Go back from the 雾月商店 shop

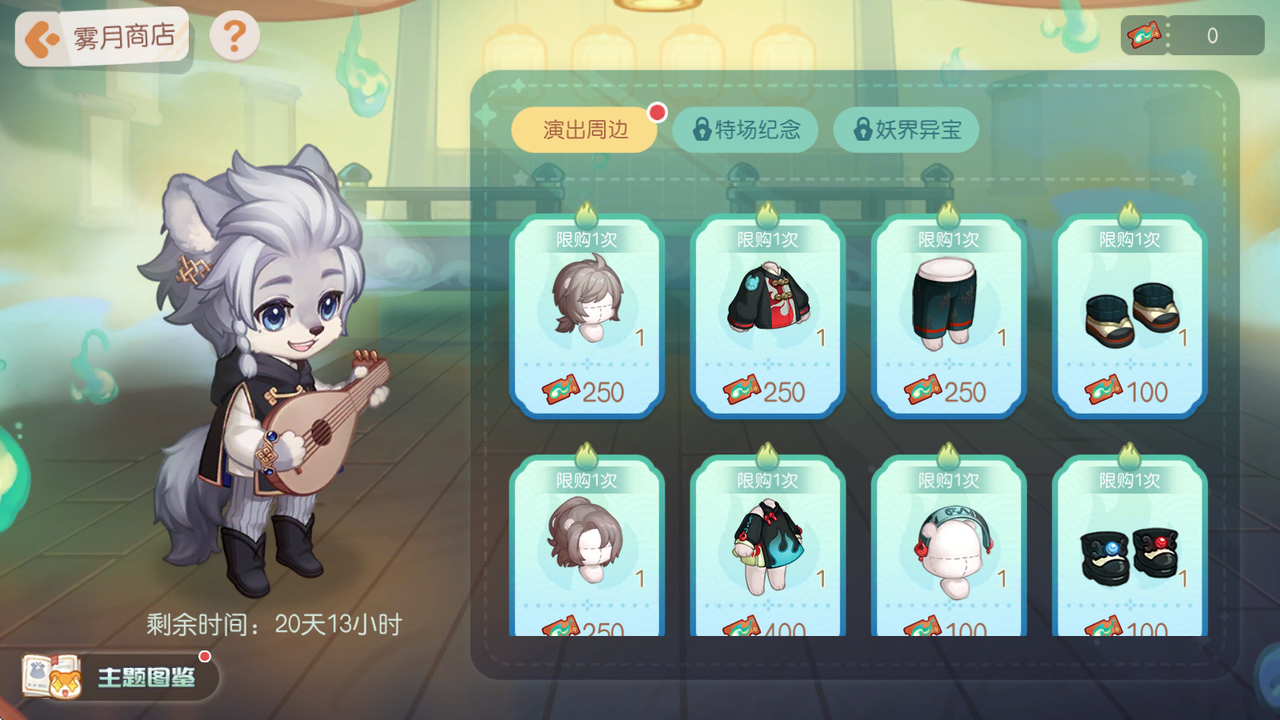(x=41, y=39)
